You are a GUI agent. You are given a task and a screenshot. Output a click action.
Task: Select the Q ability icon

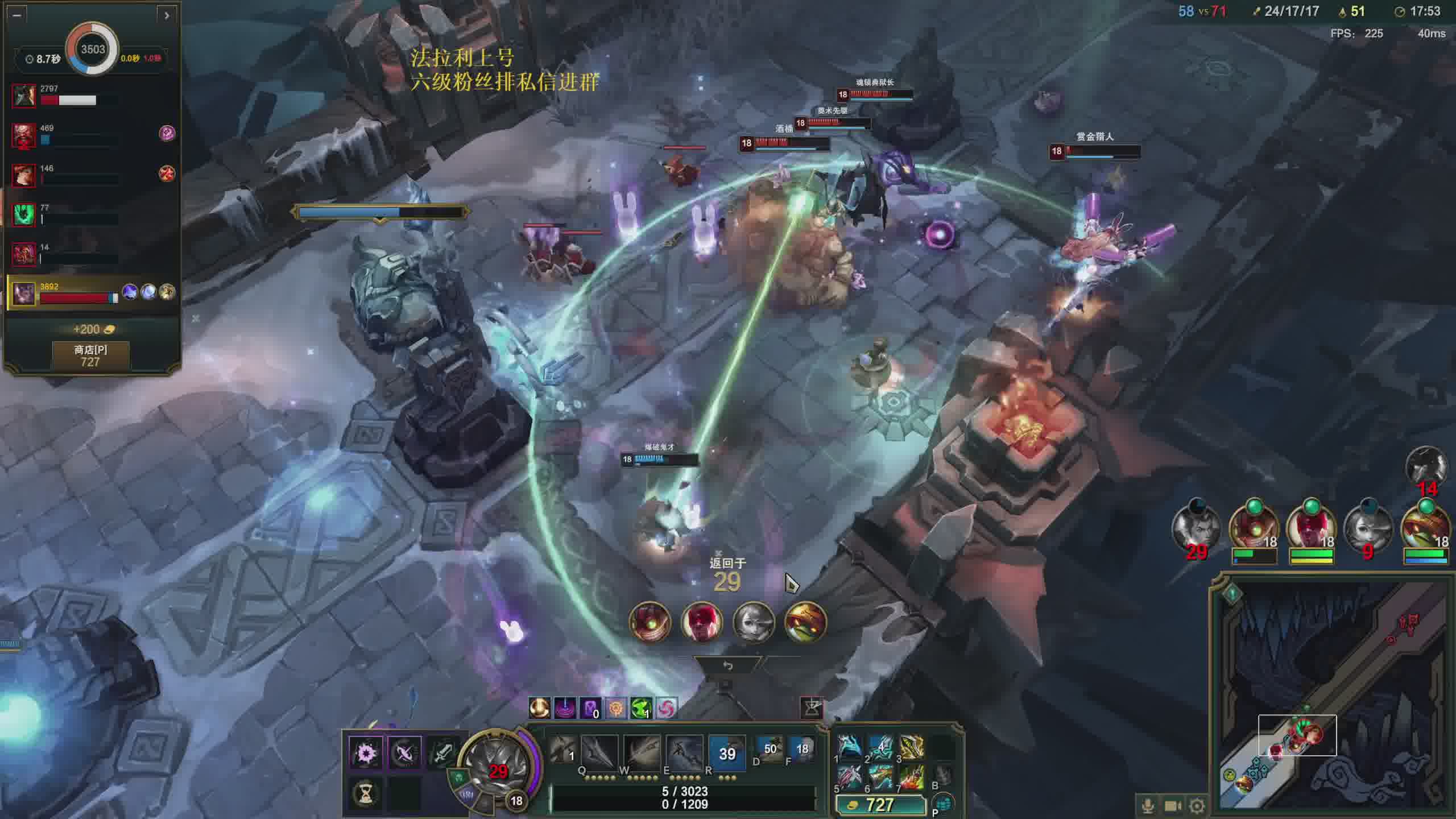(563, 752)
